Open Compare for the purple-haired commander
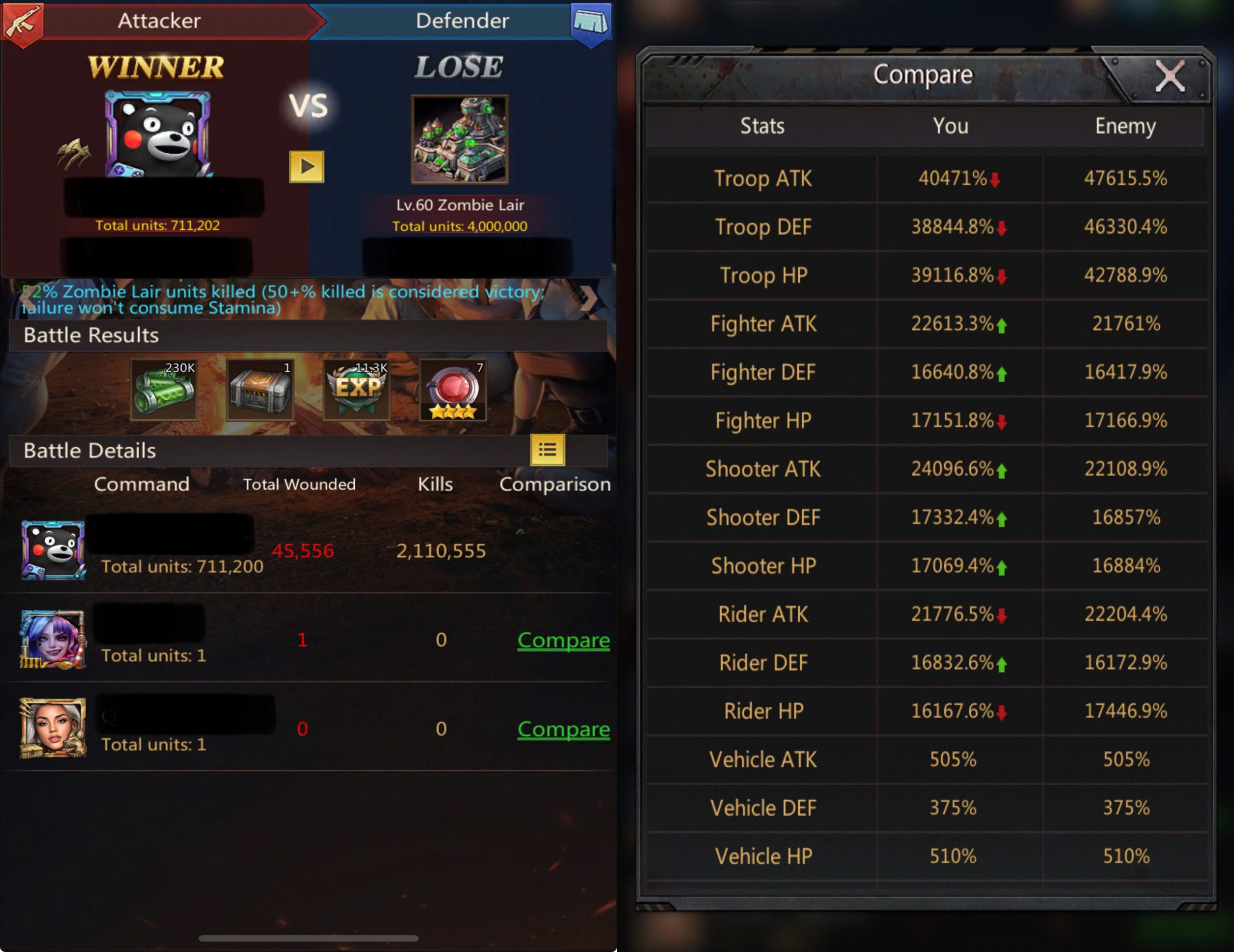Viewport: 1234px width, 952px height. pos(563,640)
